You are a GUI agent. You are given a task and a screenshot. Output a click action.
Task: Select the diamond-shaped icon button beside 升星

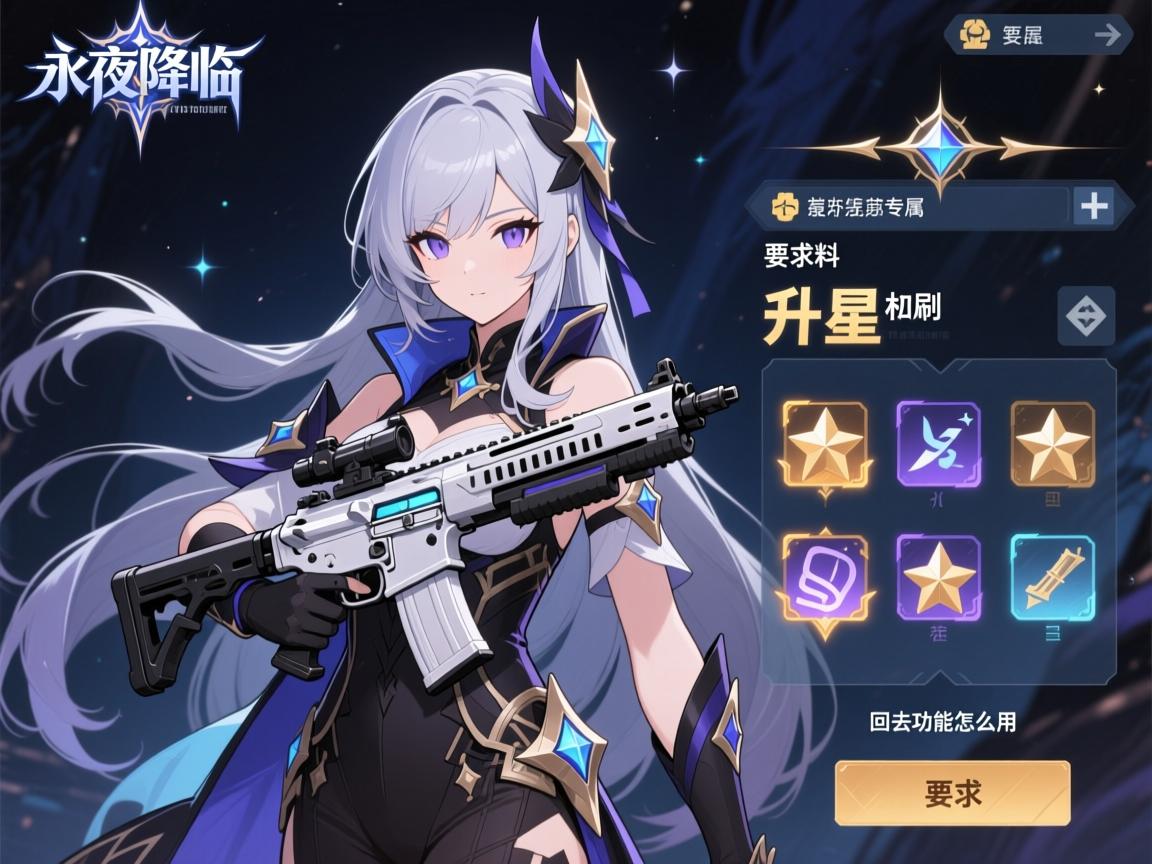pyautogui.click(x=1085, y=316)
